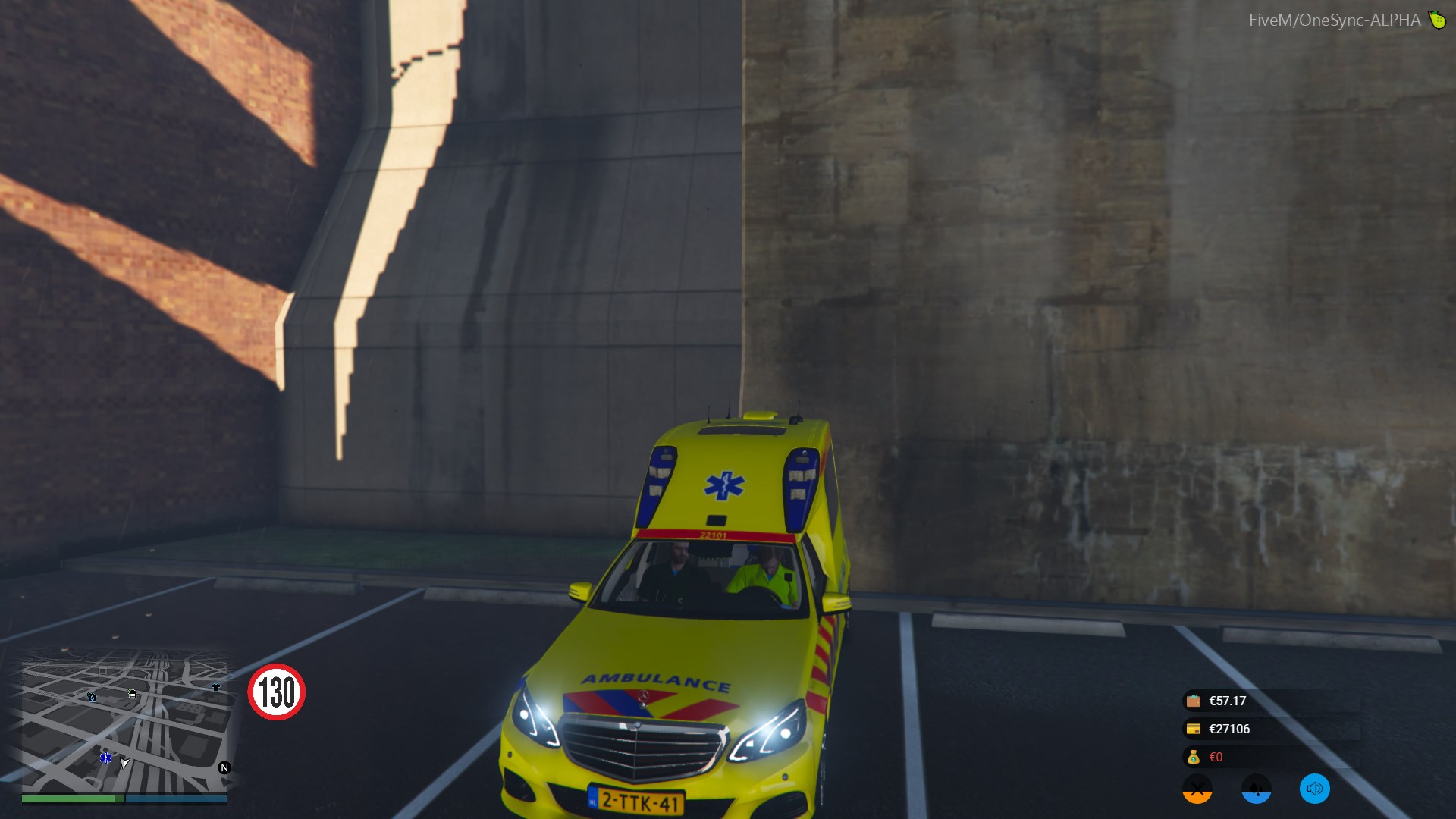Click the minimap's blue star-of-life hospital marker
The width and height of the screenshot is (1456, 819).
(105, 758)
